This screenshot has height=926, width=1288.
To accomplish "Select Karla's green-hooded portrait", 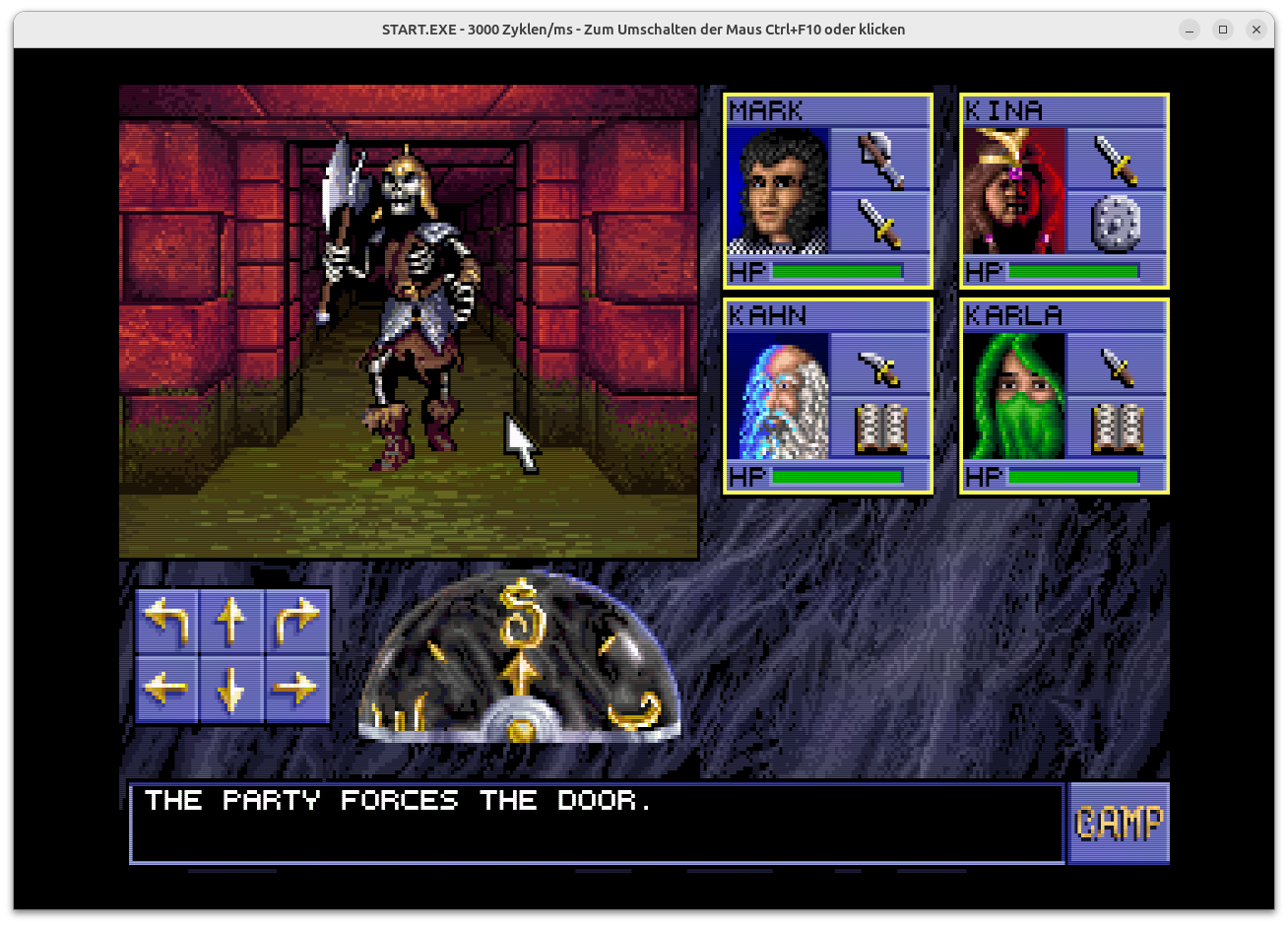I will point(1014,396).
